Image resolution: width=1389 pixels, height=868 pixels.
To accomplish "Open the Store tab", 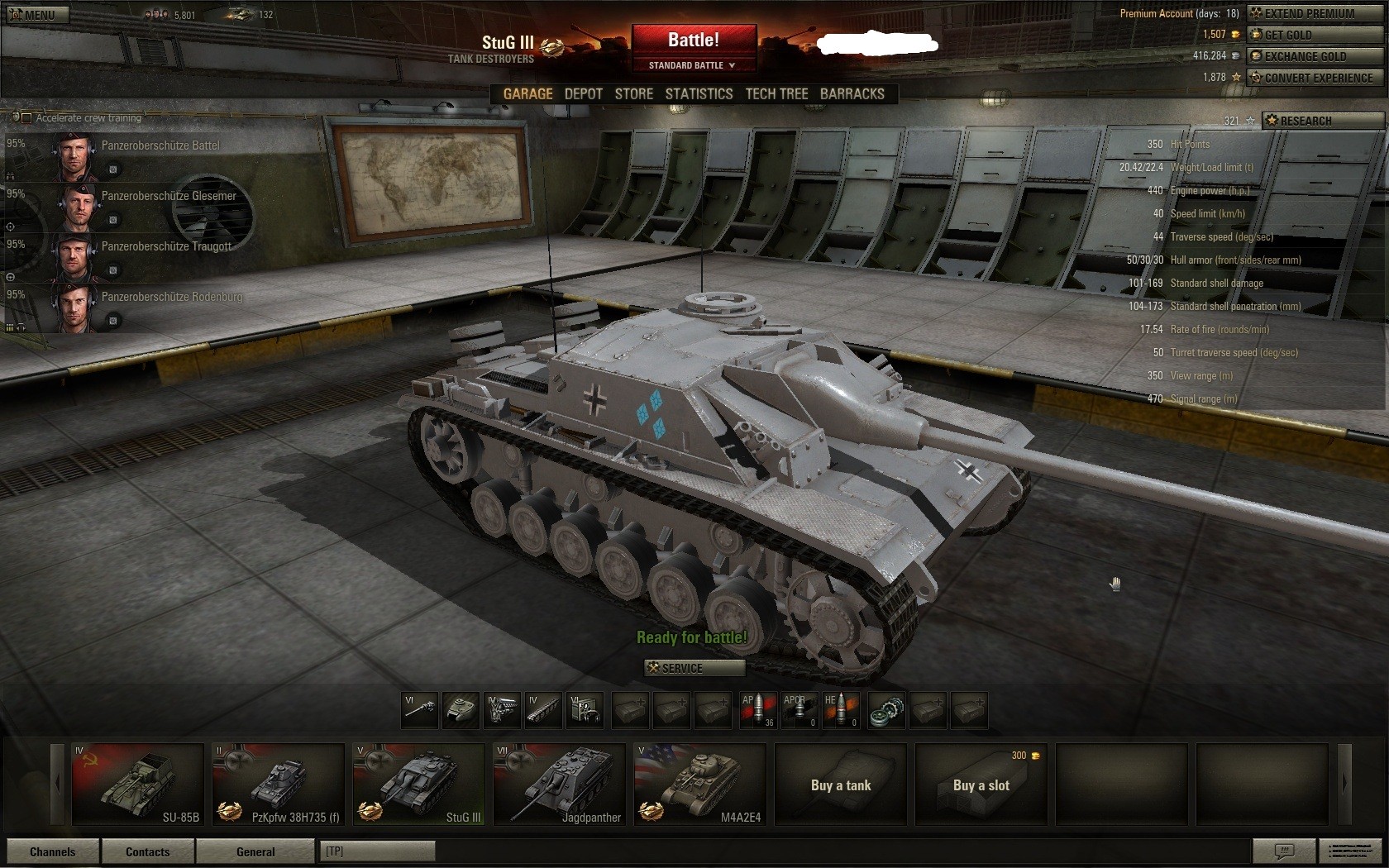I will (633, 94).
